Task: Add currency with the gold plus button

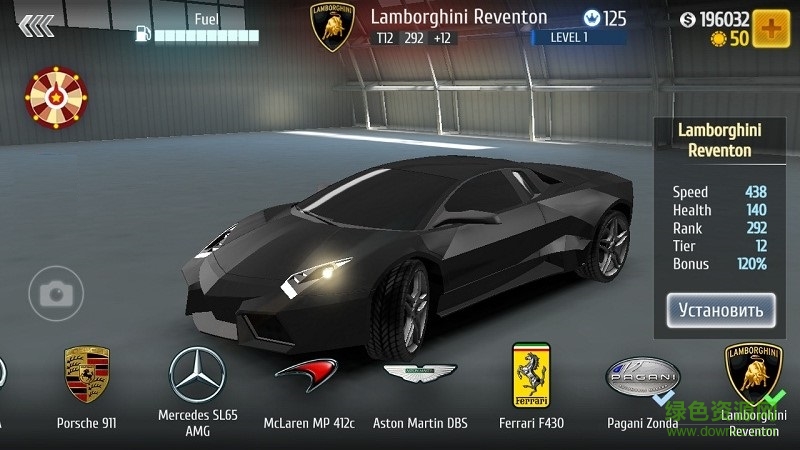Action: tap(771, 28)
